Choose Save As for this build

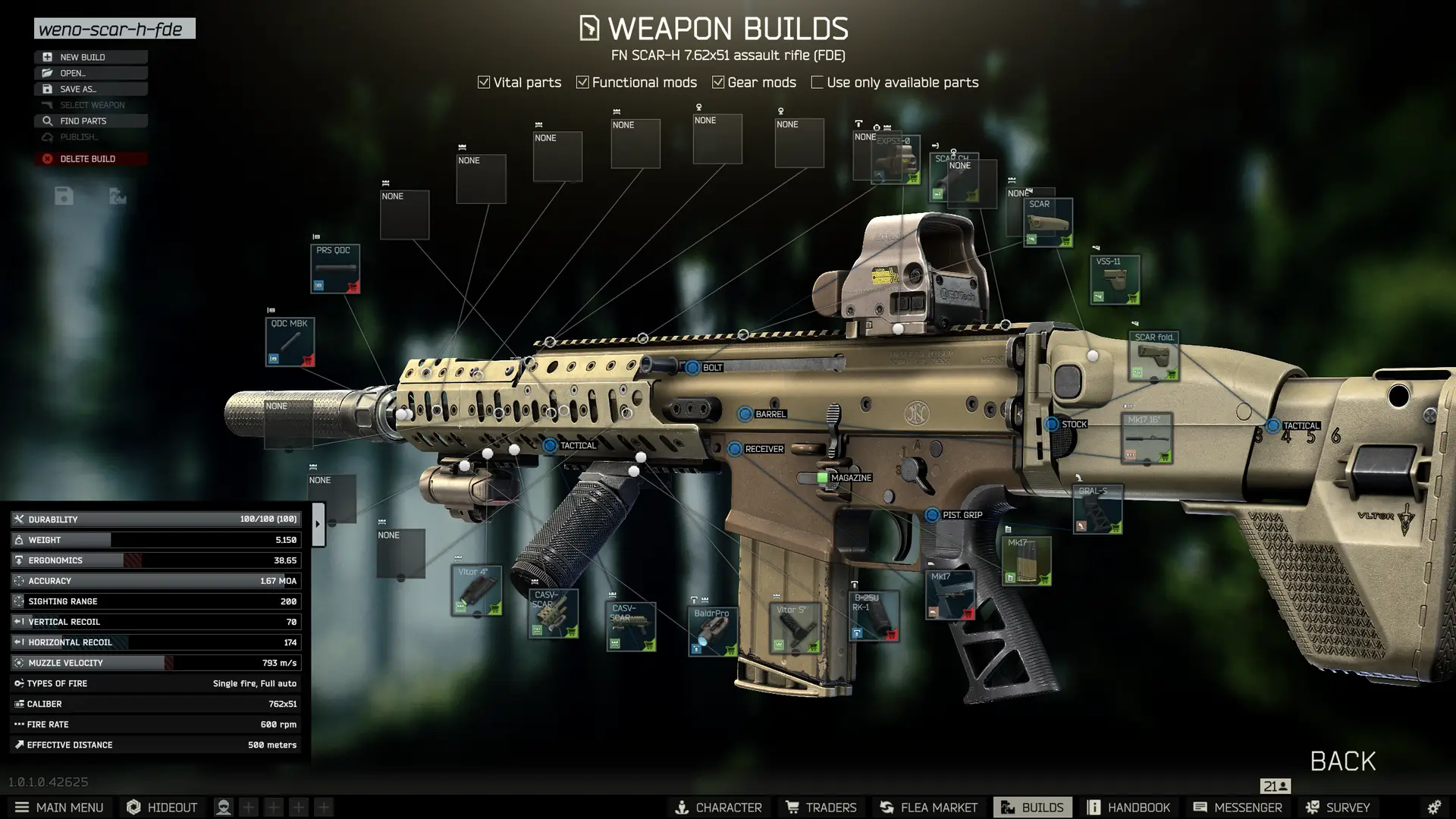(90, 89)
